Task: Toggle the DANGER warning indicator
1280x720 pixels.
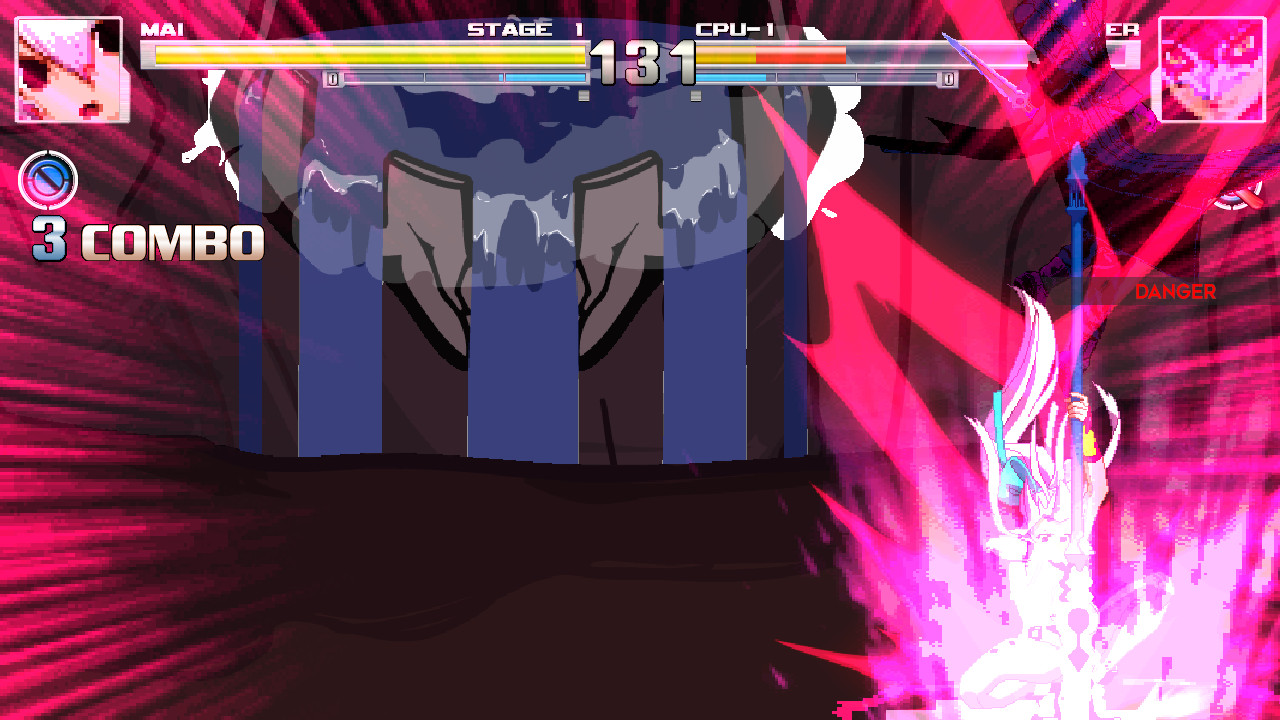Action: (1176, 292)
